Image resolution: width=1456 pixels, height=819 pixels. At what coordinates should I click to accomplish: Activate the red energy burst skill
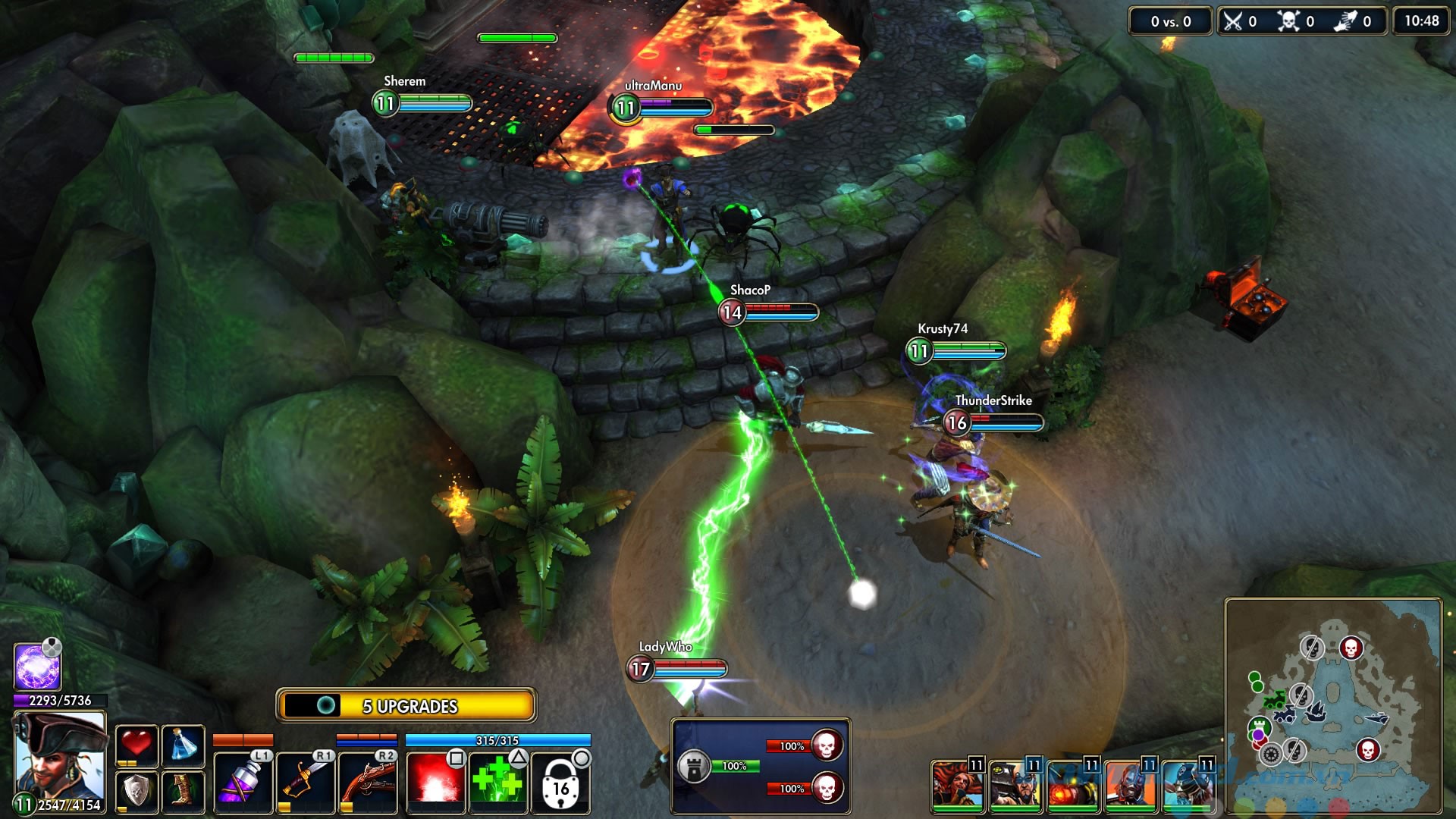[x=435, y=782]
